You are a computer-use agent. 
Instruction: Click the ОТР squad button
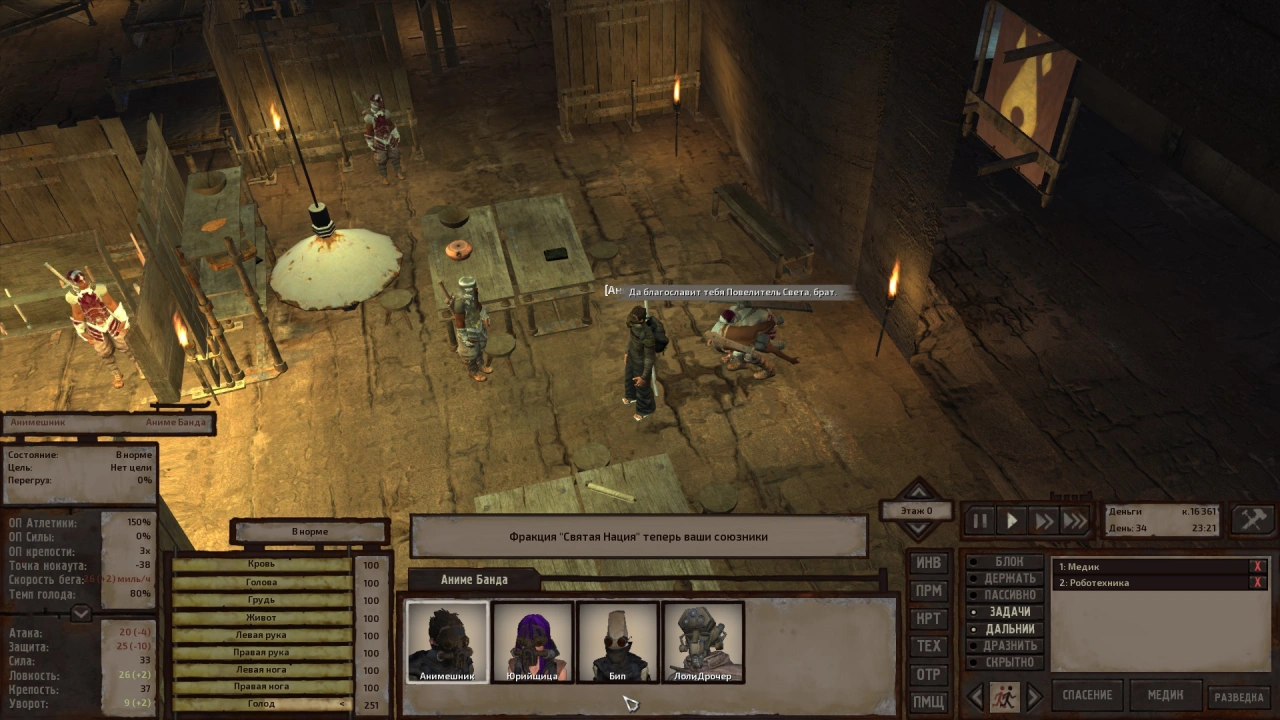928,674
